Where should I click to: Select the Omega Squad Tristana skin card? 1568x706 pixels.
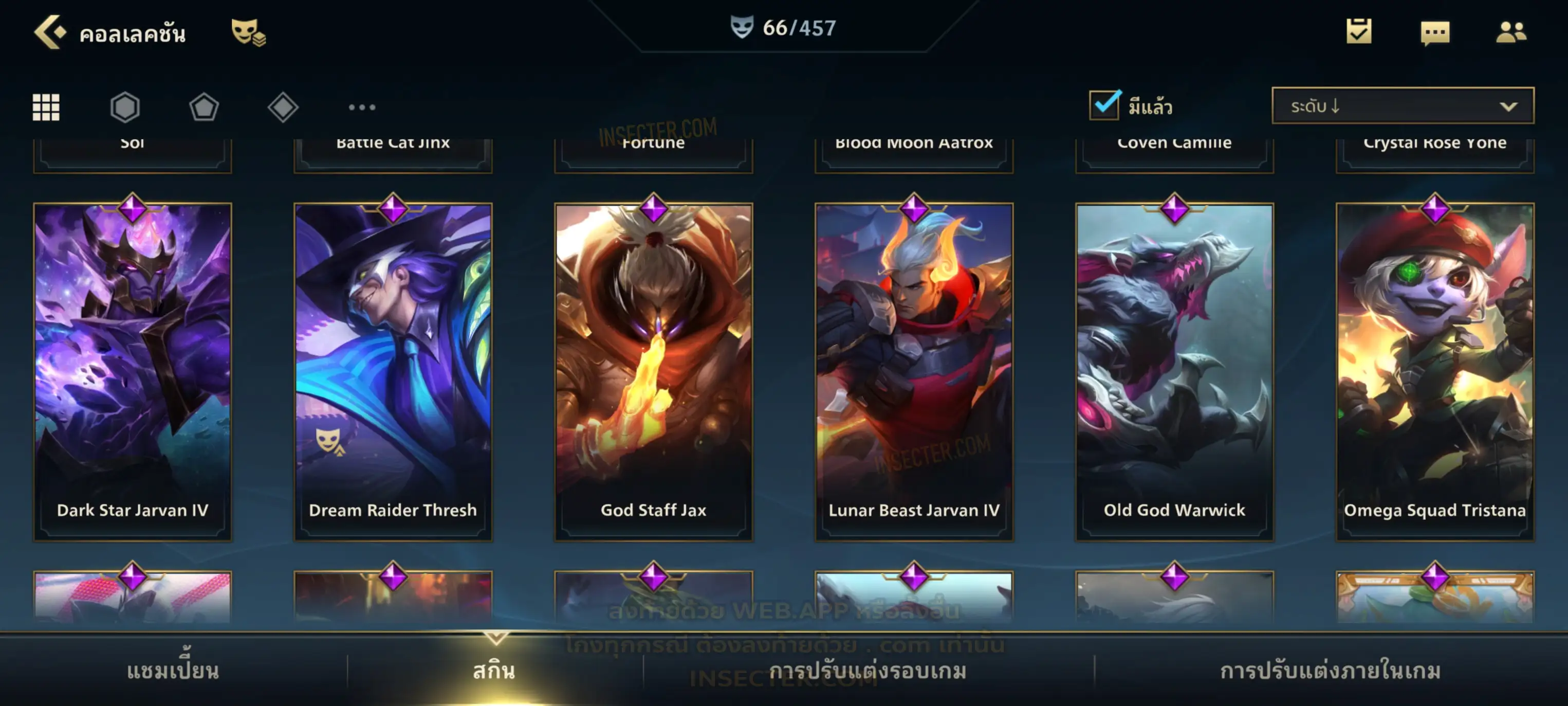tap(1435, 372)
